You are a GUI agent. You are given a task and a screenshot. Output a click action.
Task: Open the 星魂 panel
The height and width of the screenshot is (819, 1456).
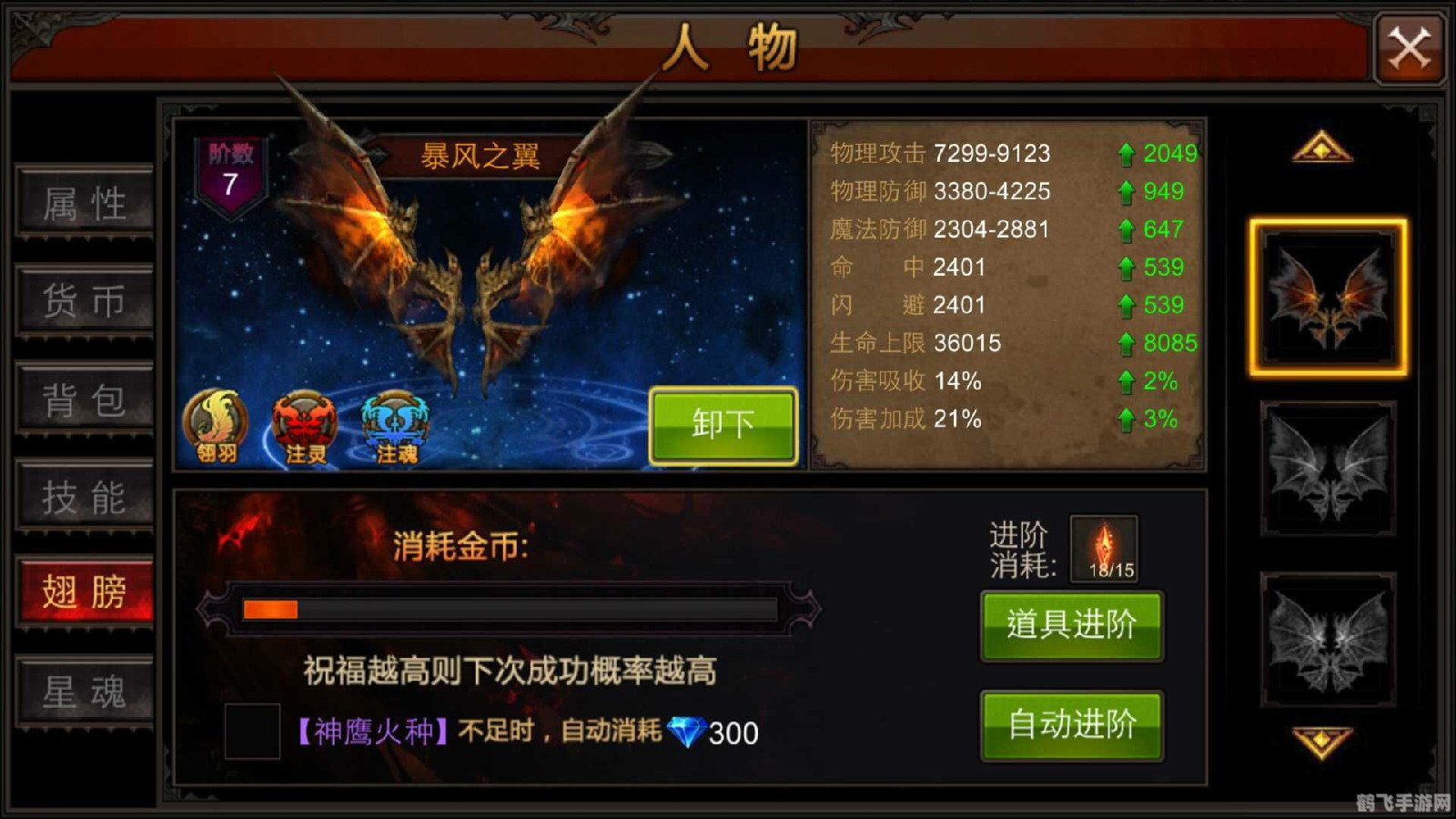coord(84,692)
